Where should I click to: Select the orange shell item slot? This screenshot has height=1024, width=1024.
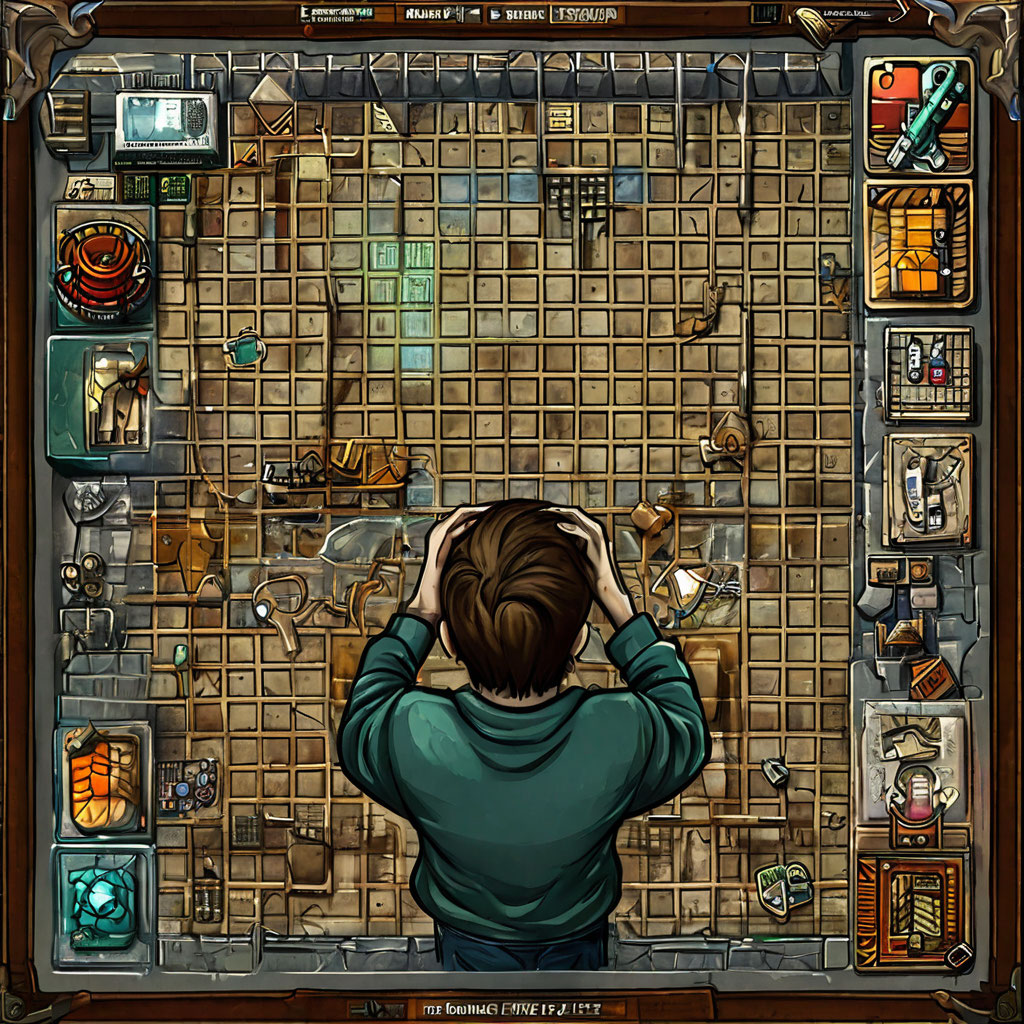(x=103, y=780)
